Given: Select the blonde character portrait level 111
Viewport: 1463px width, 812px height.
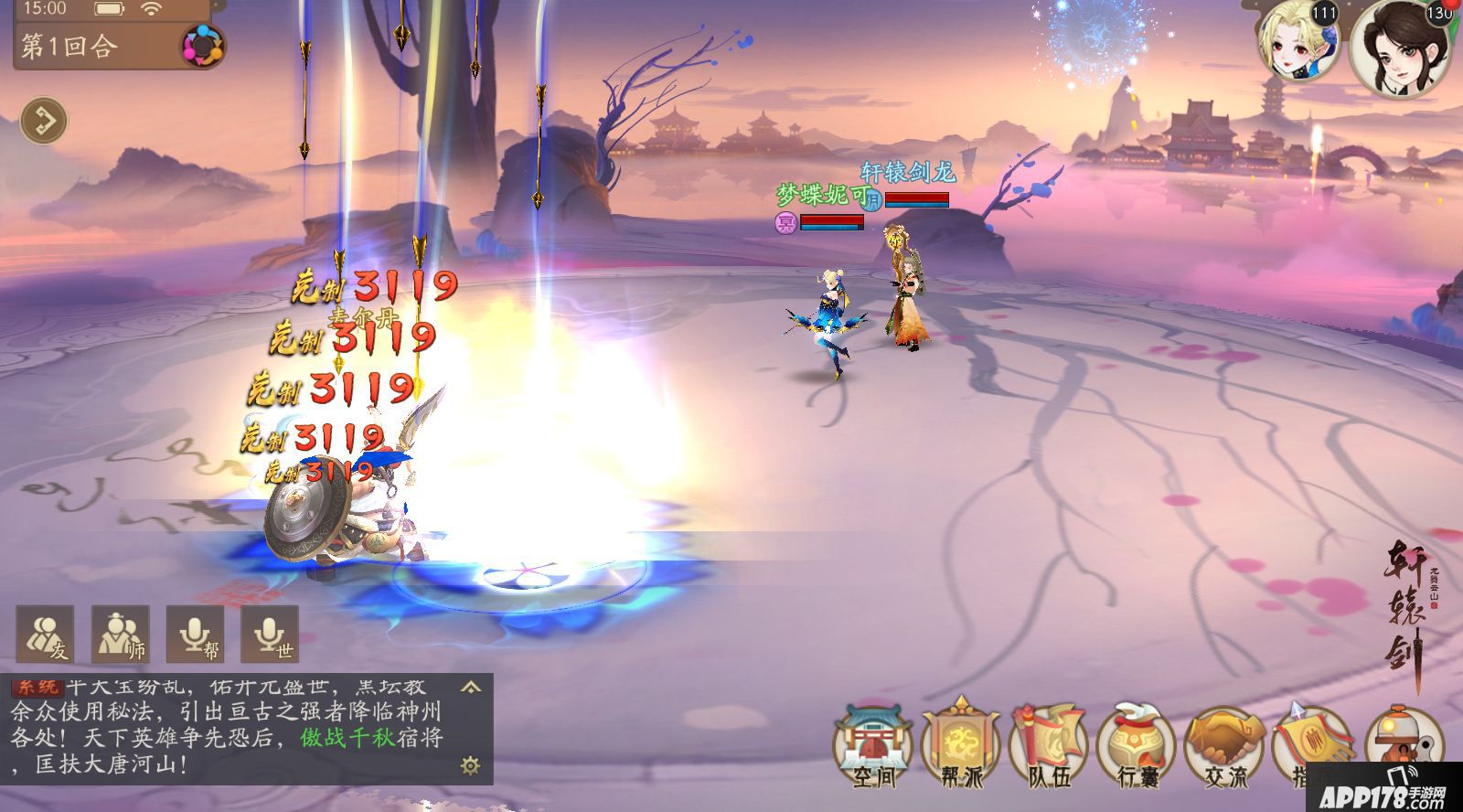Looking at the screenshot, I should (1298, 41).
